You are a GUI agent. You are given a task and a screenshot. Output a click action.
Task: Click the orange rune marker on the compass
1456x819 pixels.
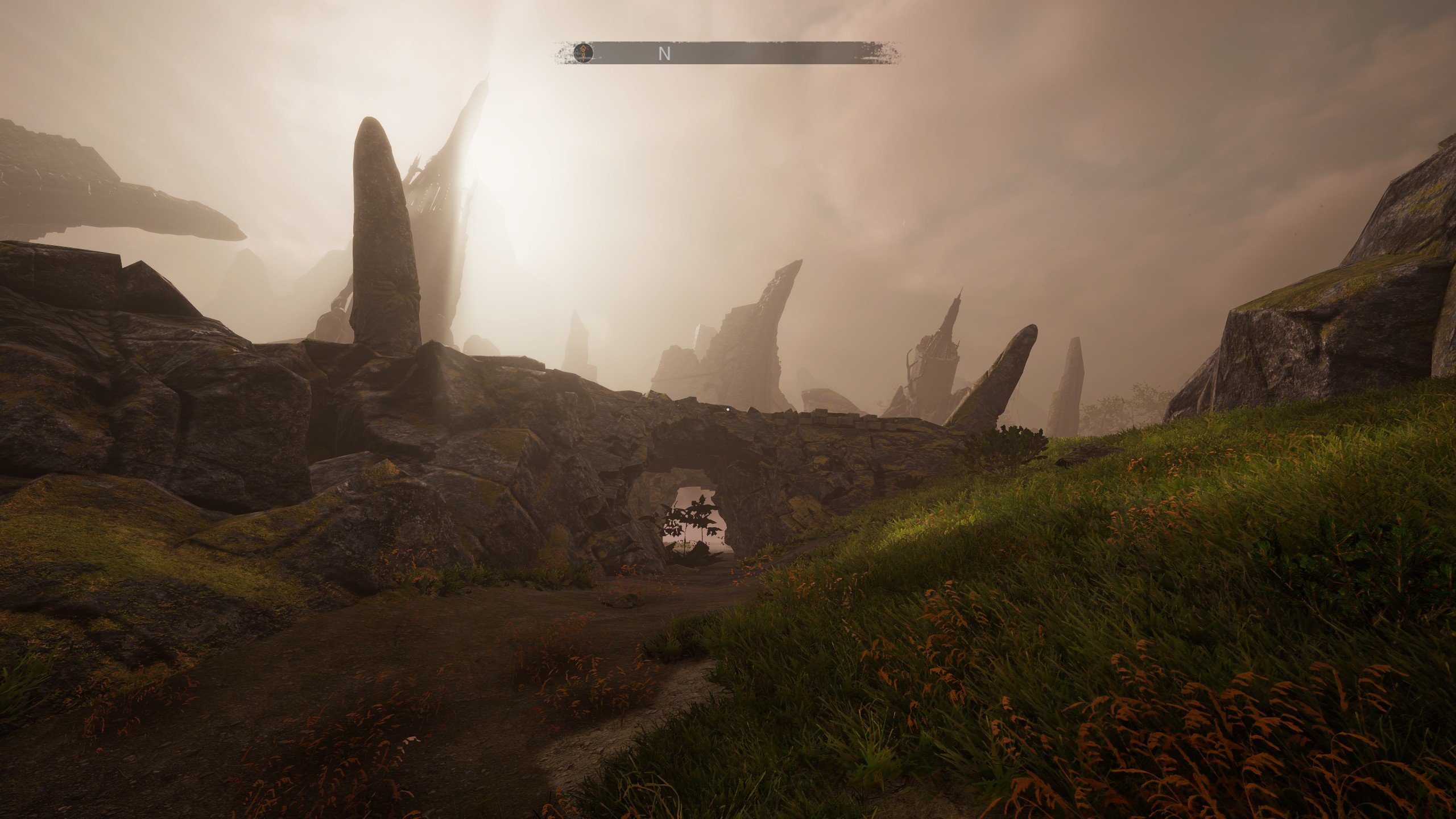[583, 53]
